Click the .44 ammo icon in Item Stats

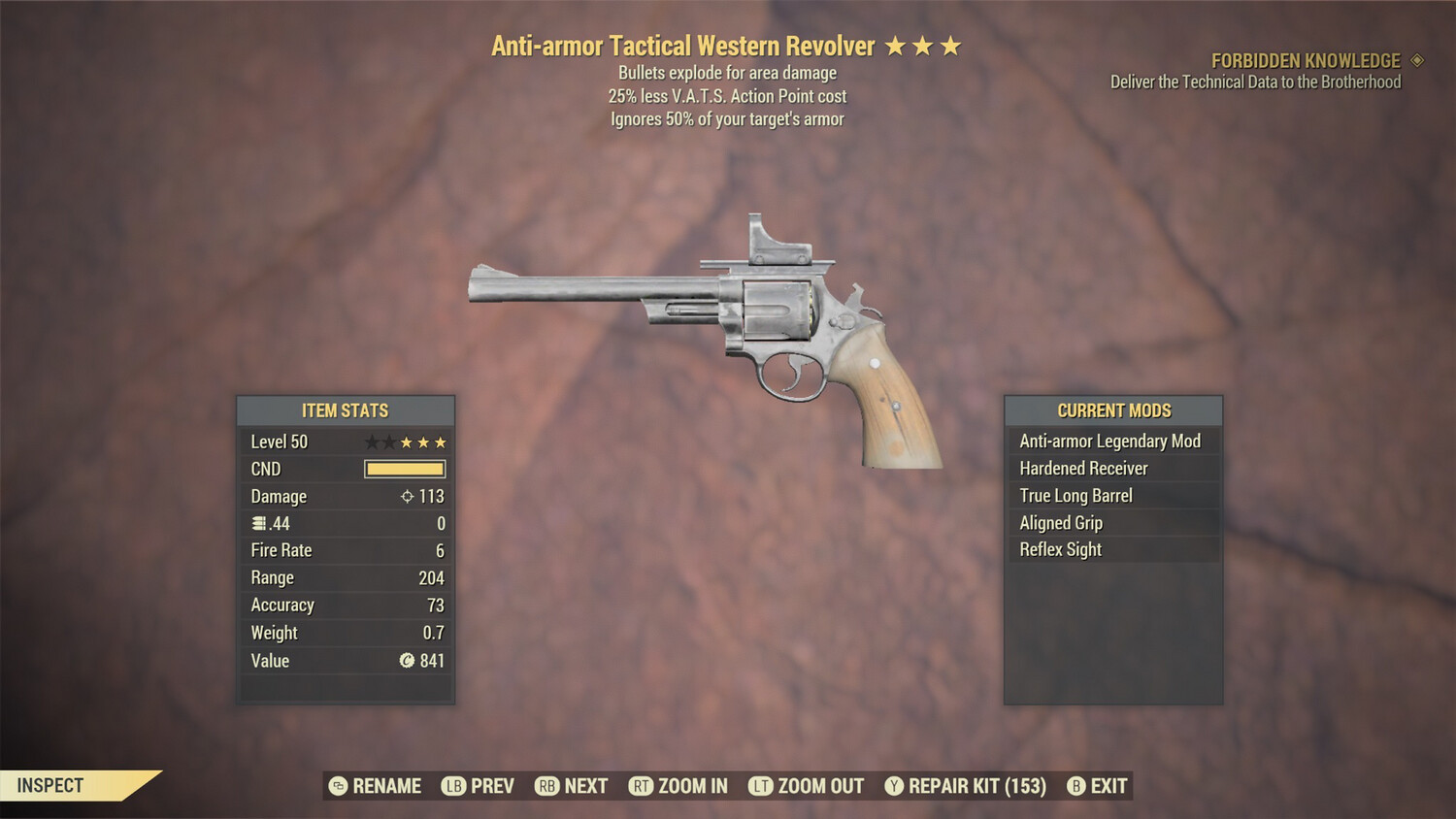(256, 523)
